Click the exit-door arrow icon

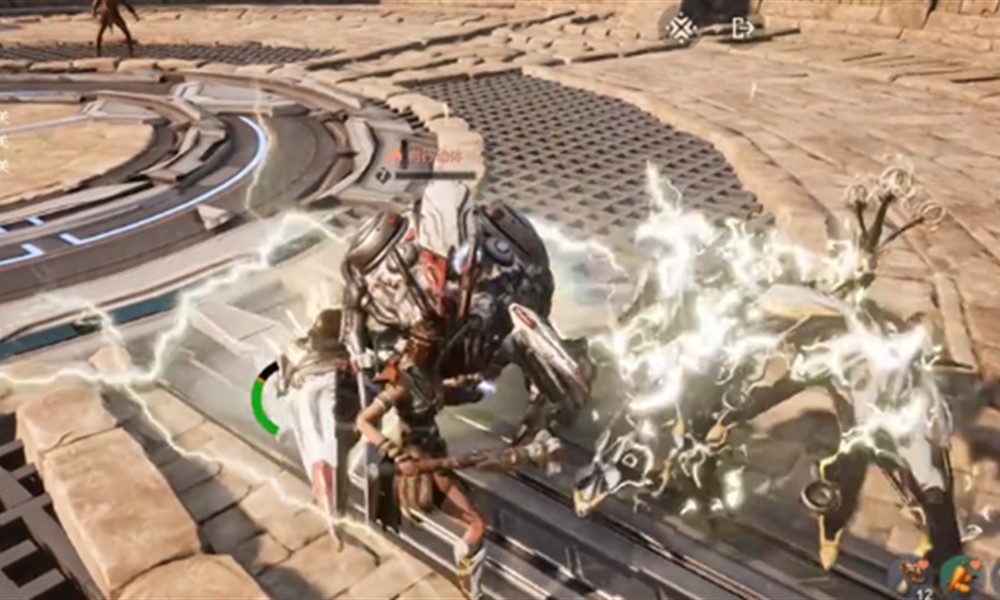743,28
